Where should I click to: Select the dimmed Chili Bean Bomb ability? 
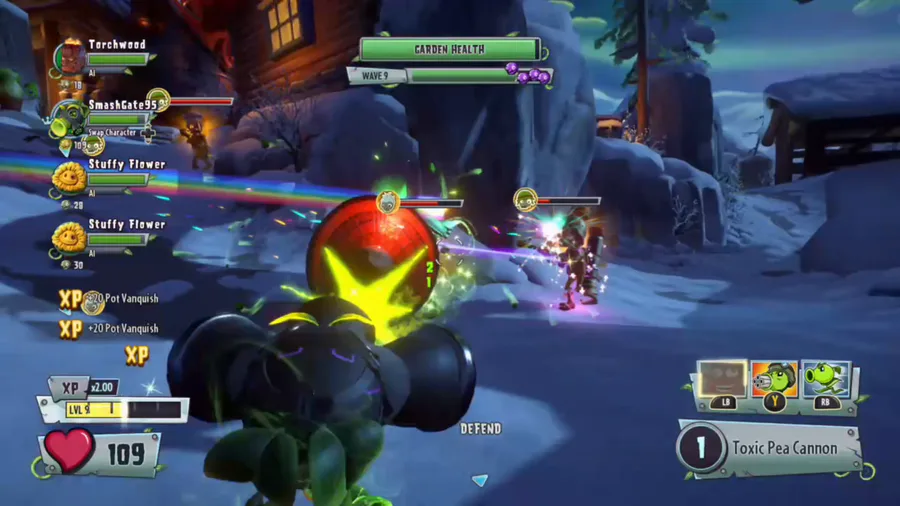720,380
